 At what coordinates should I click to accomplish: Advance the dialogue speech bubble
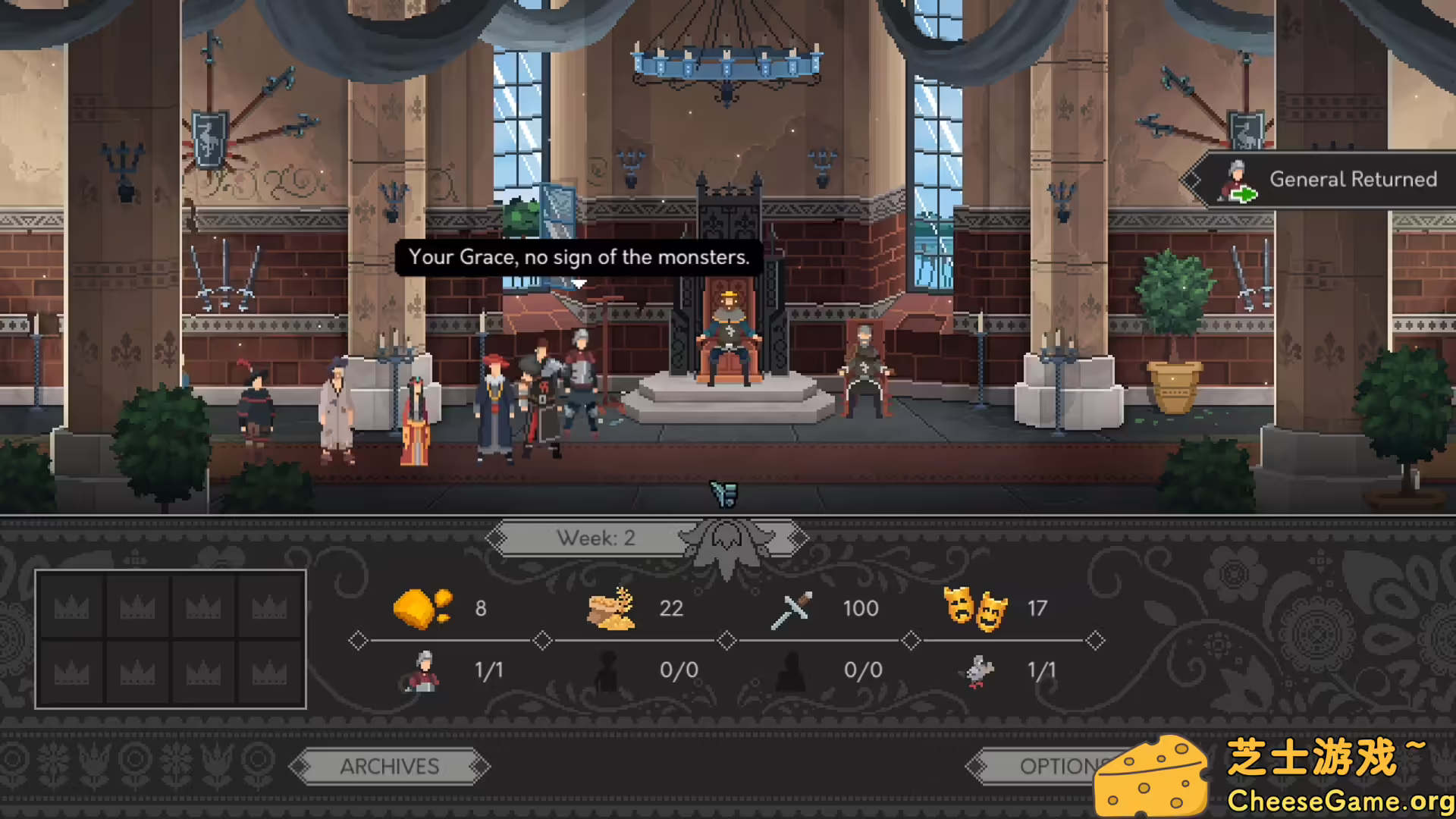click(579, 258)
